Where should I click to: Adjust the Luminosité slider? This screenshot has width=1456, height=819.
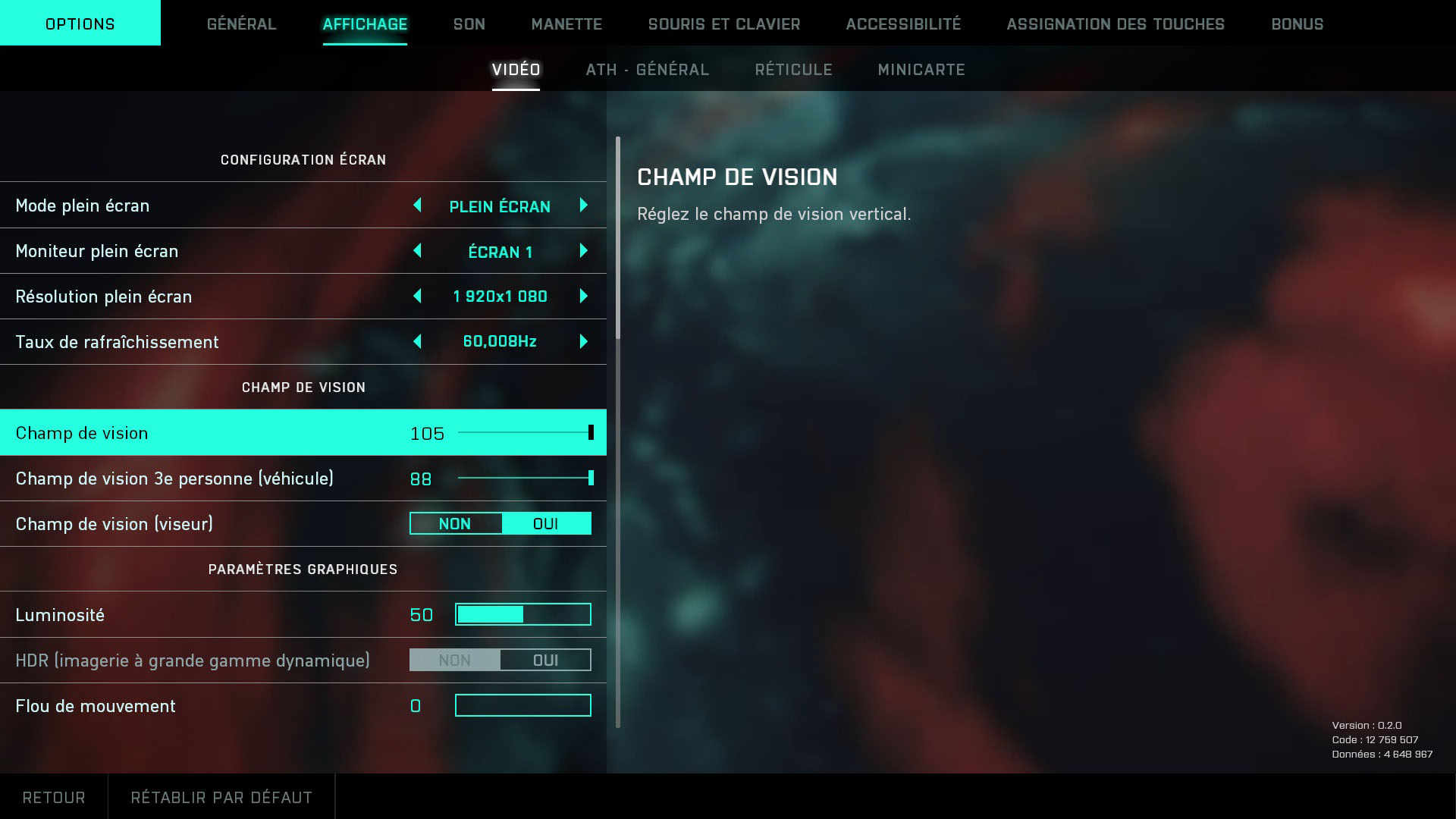[522, 614]
